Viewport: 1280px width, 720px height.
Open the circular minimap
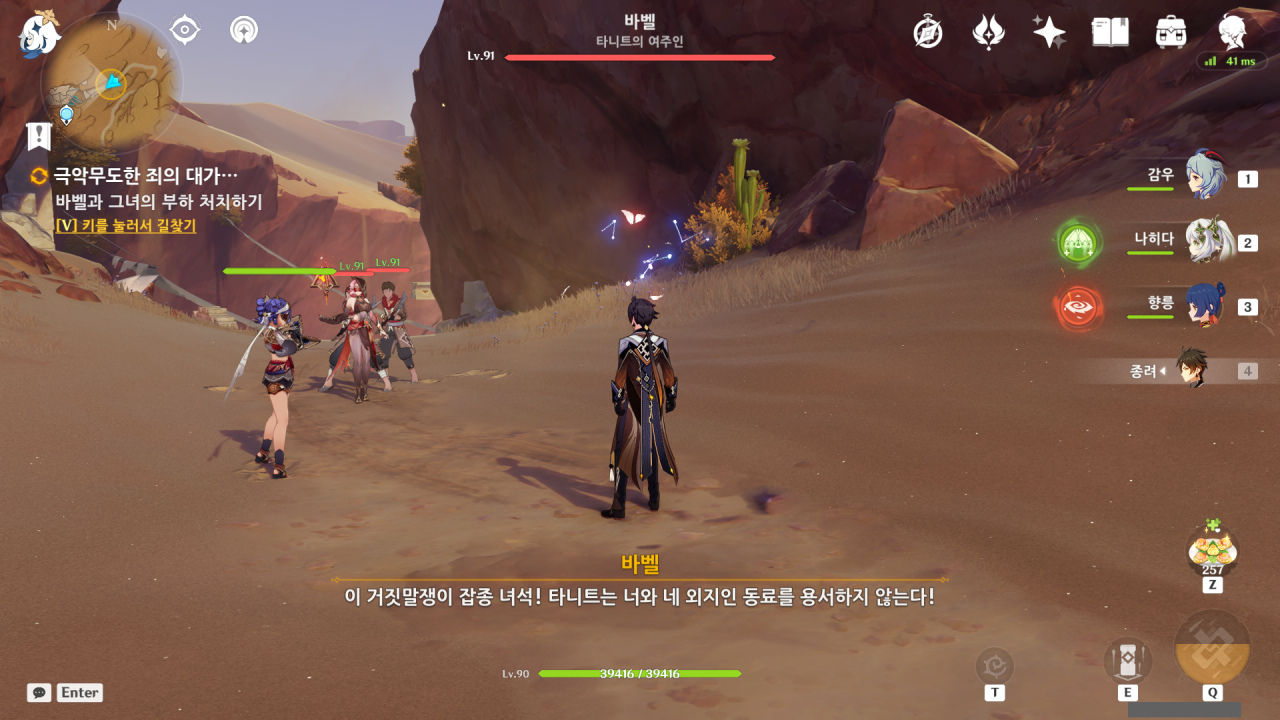point(110,84)
